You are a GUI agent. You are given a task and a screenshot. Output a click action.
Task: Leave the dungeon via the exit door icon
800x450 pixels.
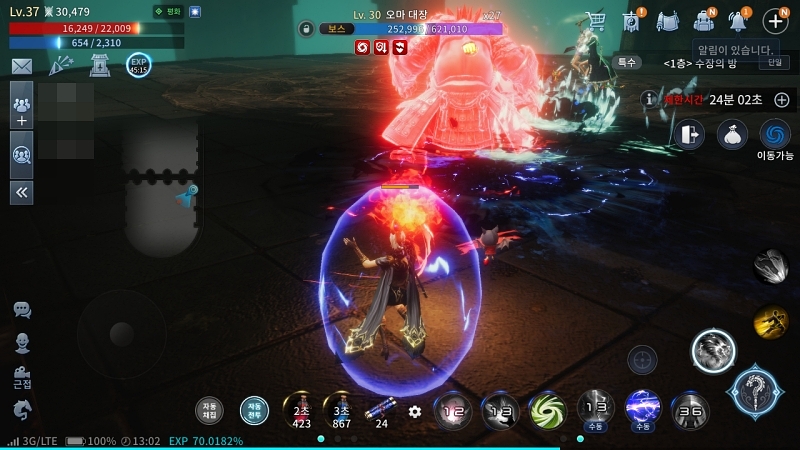pos(688,134)
